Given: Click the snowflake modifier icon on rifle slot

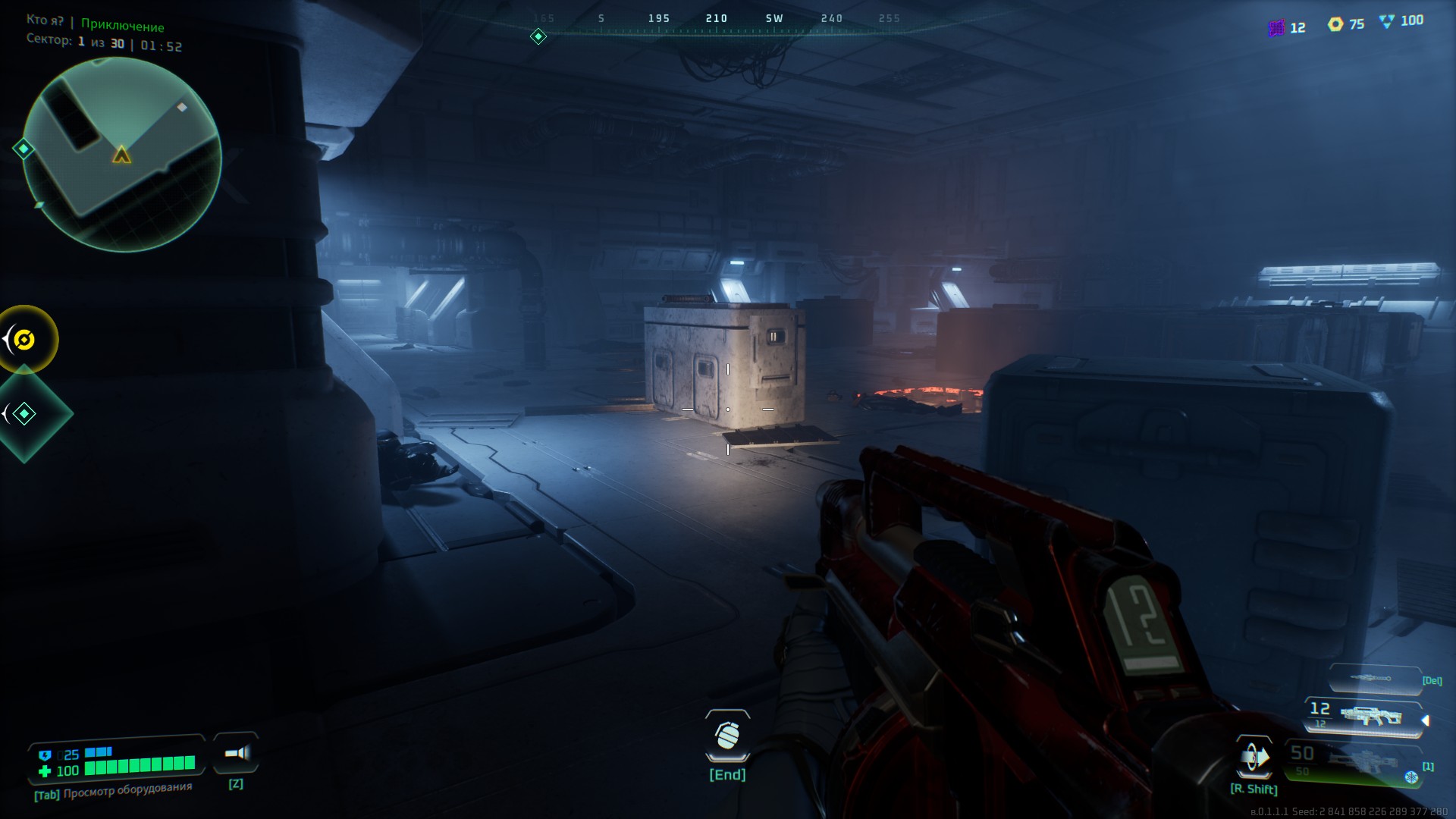Looking at the screenshot, I should click(1411, 777).
